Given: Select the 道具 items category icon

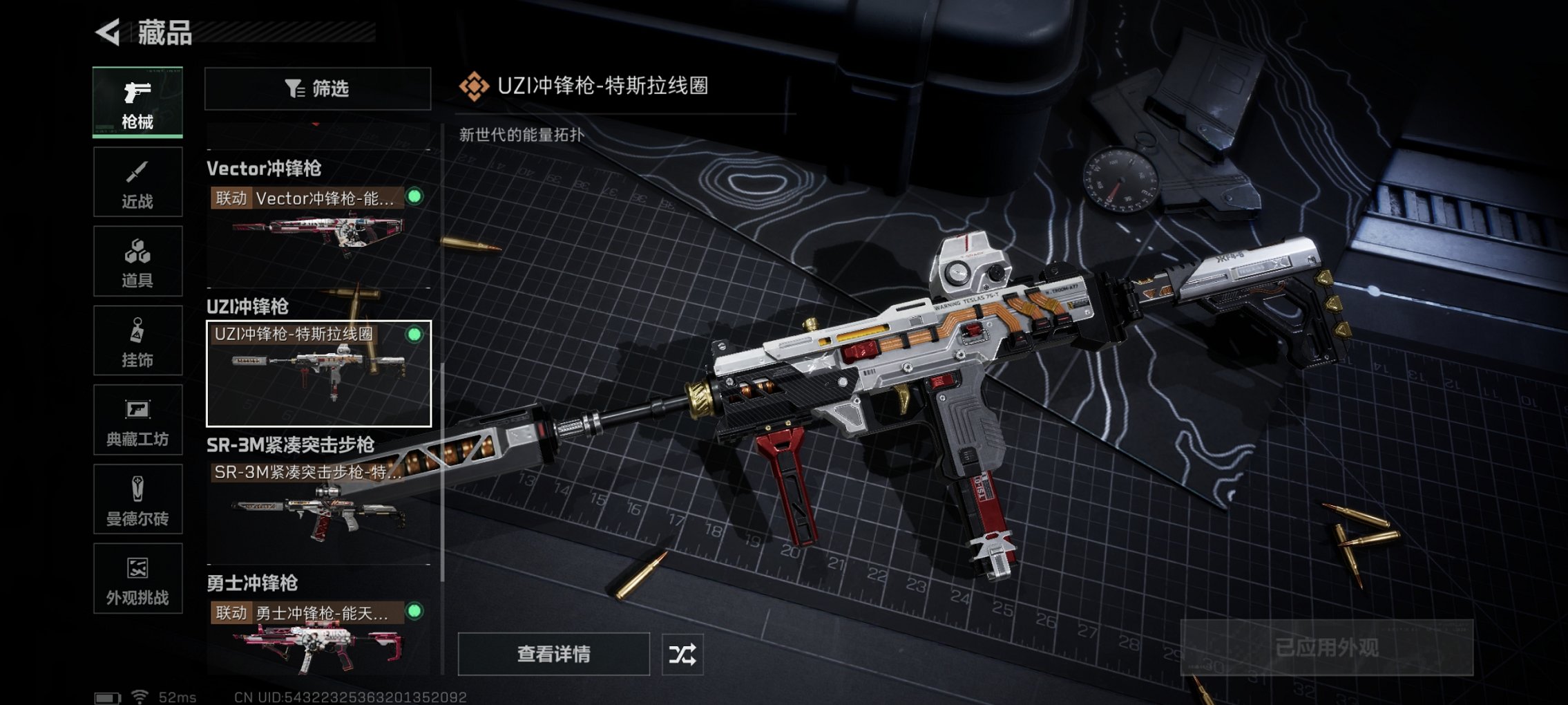Looking at the screenshot, I should tap(137, 261).
